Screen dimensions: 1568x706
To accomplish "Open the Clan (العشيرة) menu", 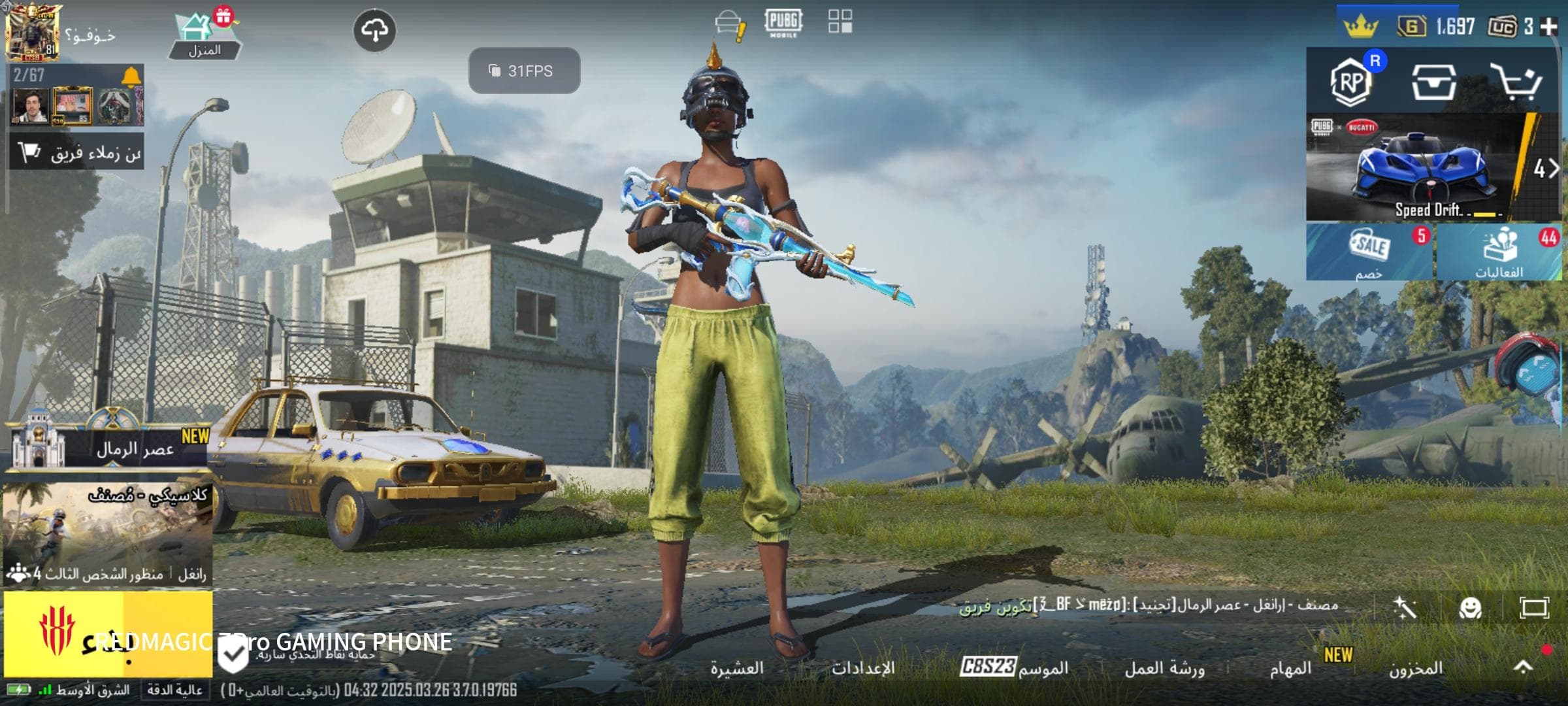I will [x=737, y=668].
